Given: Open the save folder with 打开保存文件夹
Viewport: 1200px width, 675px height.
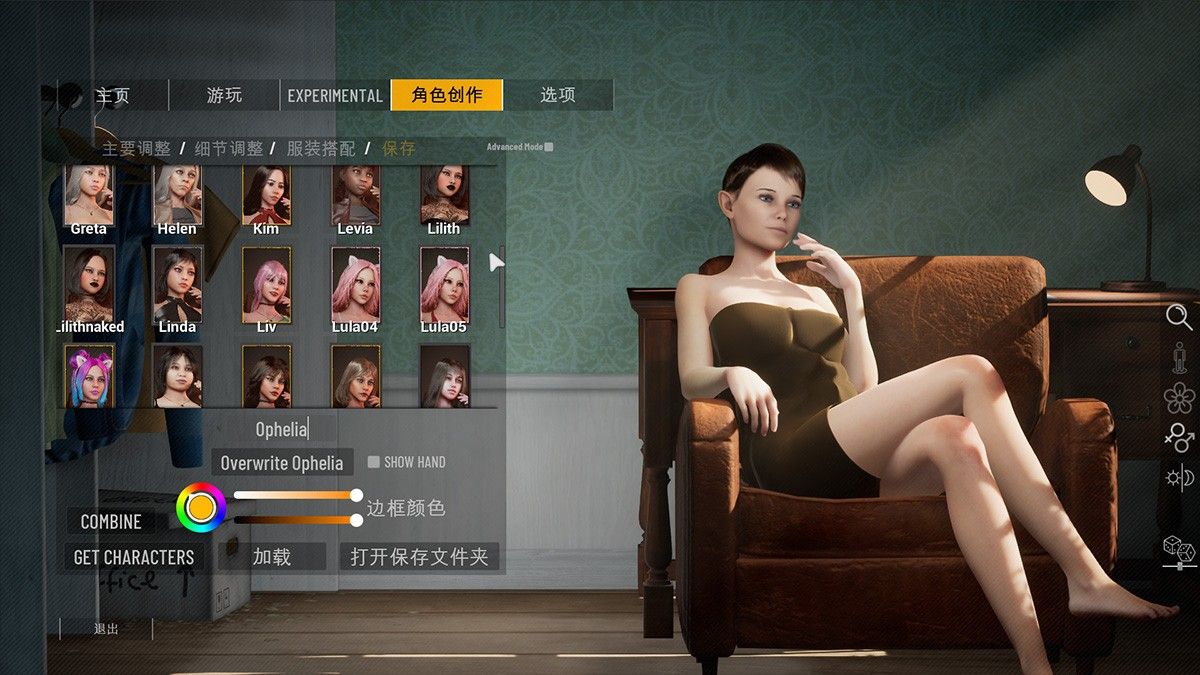Looking at the screenshot, I should tap(419, 557).
